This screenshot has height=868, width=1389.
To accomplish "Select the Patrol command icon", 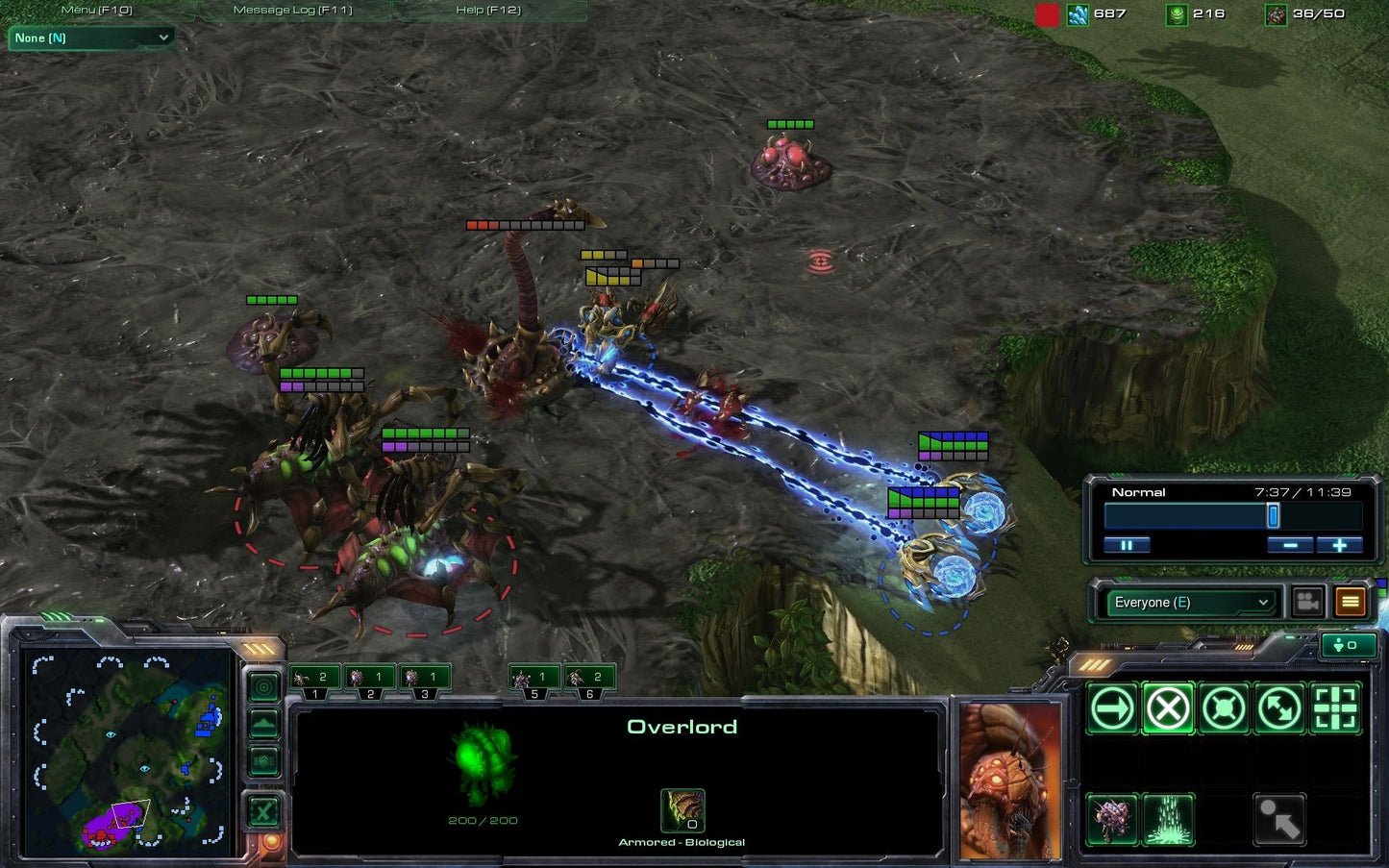I will coord(1279,708).
